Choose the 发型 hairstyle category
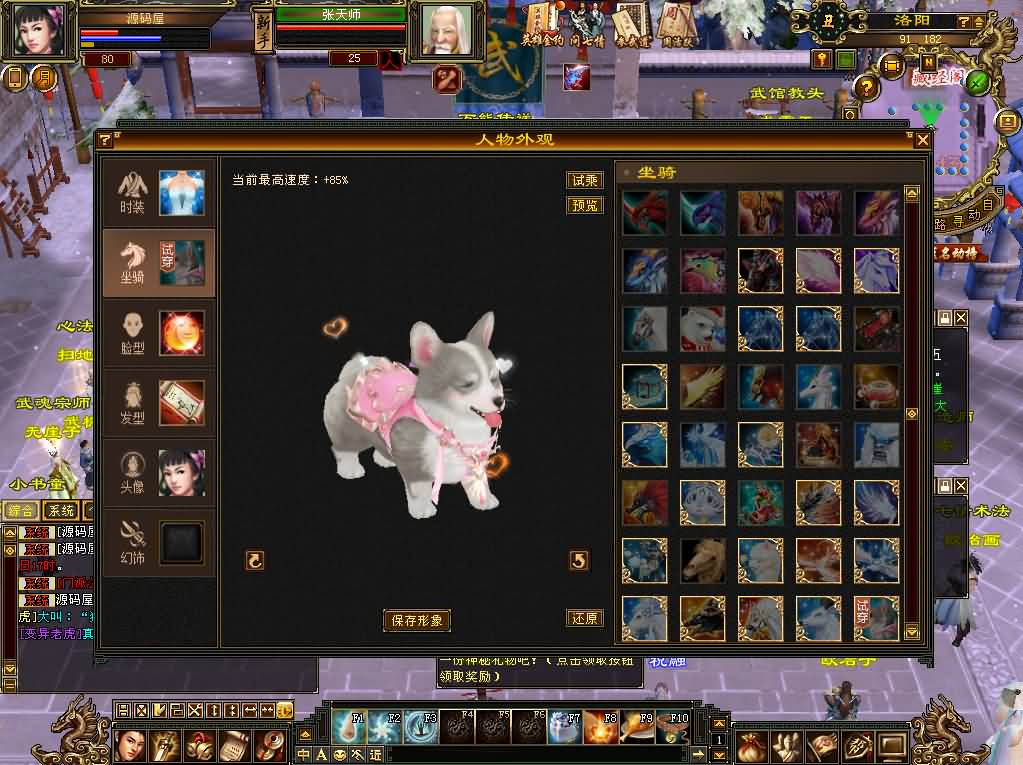1023x765 pixels. point(159,403)
